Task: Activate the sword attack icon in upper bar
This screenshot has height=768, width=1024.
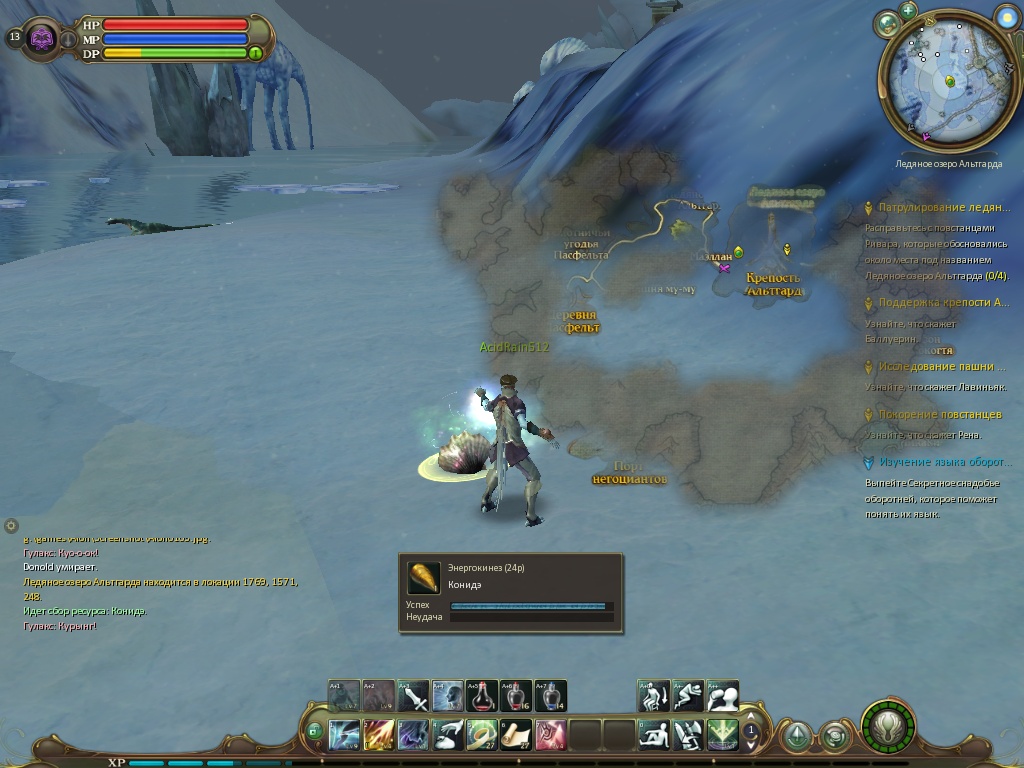Action: pyautogui.click(x=413, y=696)
